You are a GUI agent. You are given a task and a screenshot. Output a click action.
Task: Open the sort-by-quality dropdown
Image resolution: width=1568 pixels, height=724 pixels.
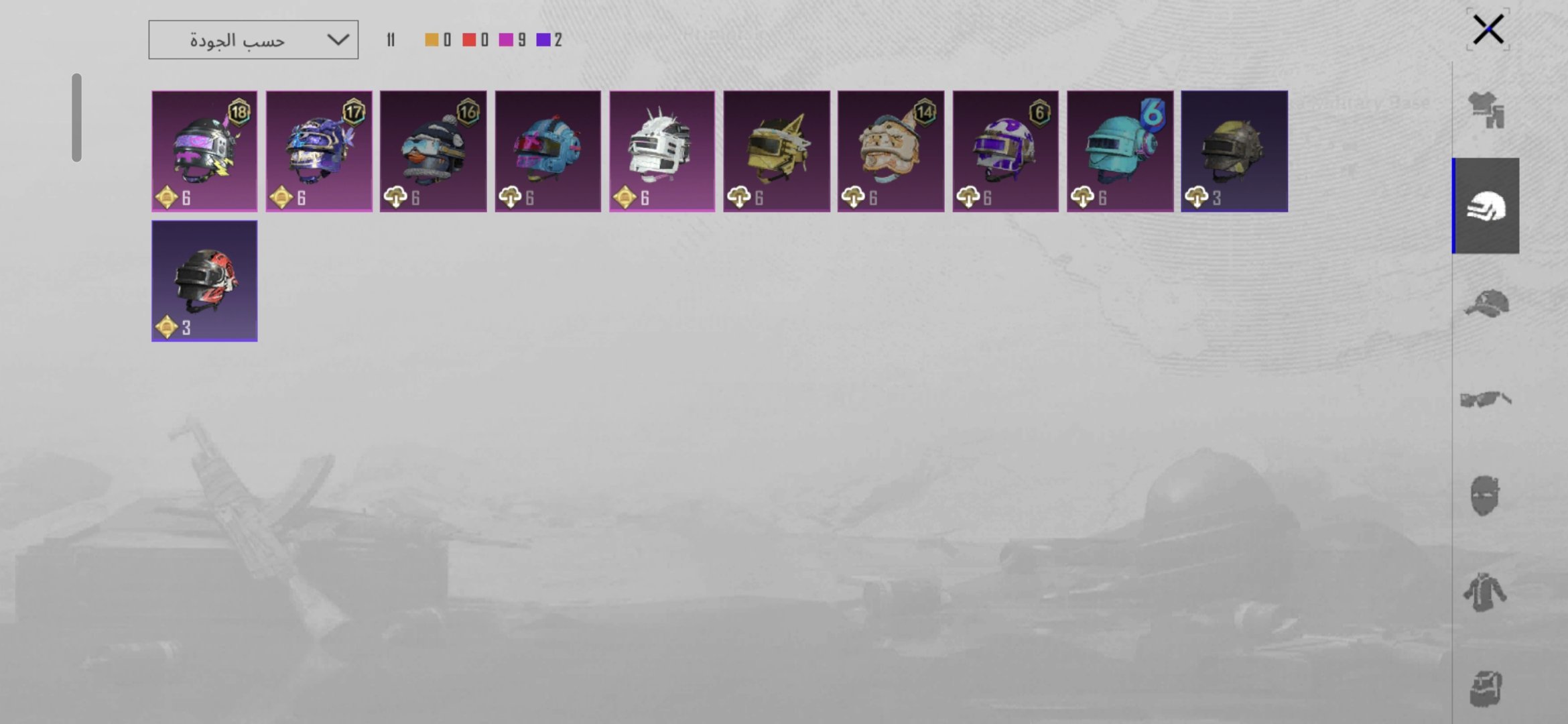point(253,40)
